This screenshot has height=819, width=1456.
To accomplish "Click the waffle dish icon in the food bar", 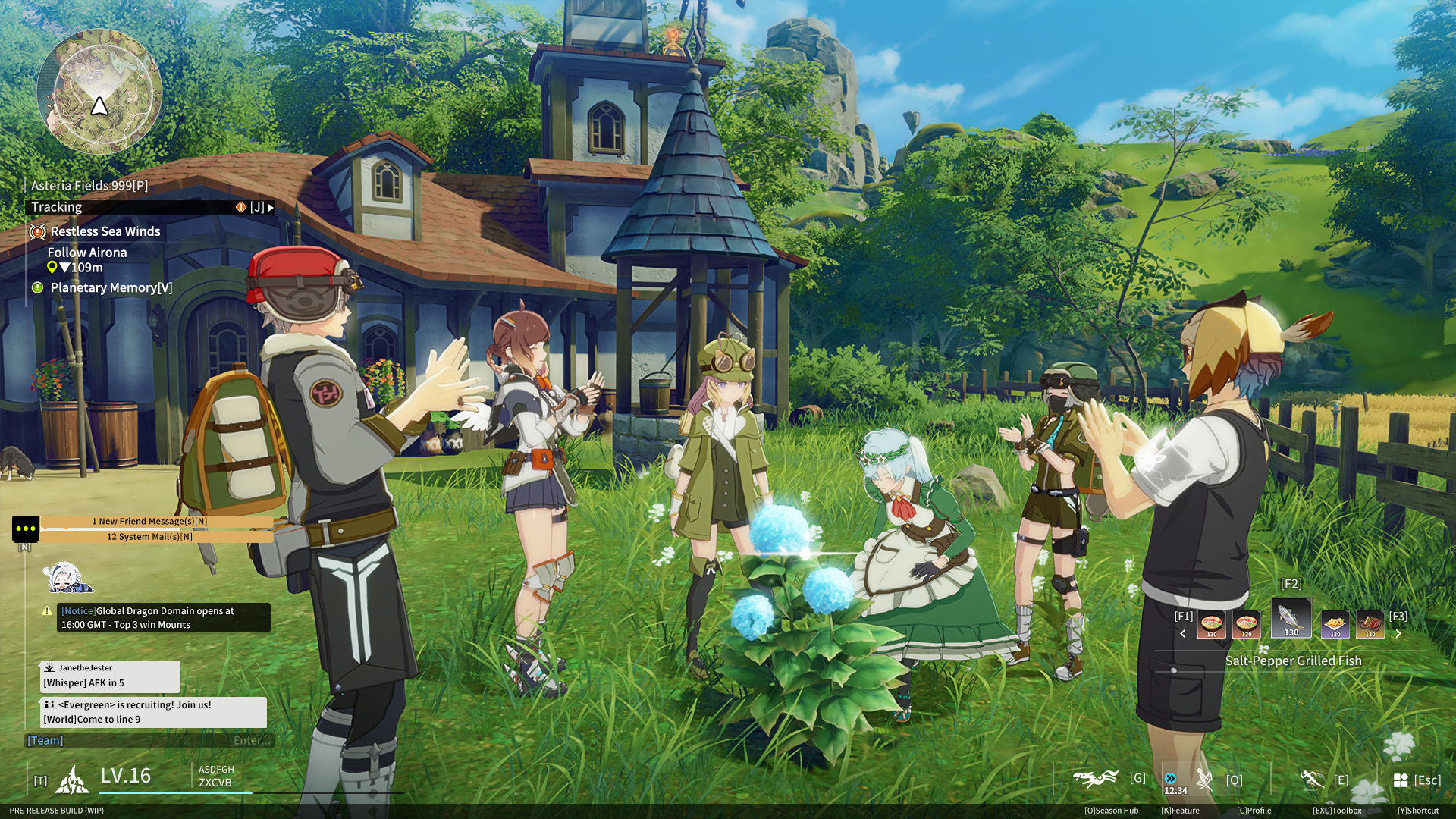I will (x=1335, y=624).
